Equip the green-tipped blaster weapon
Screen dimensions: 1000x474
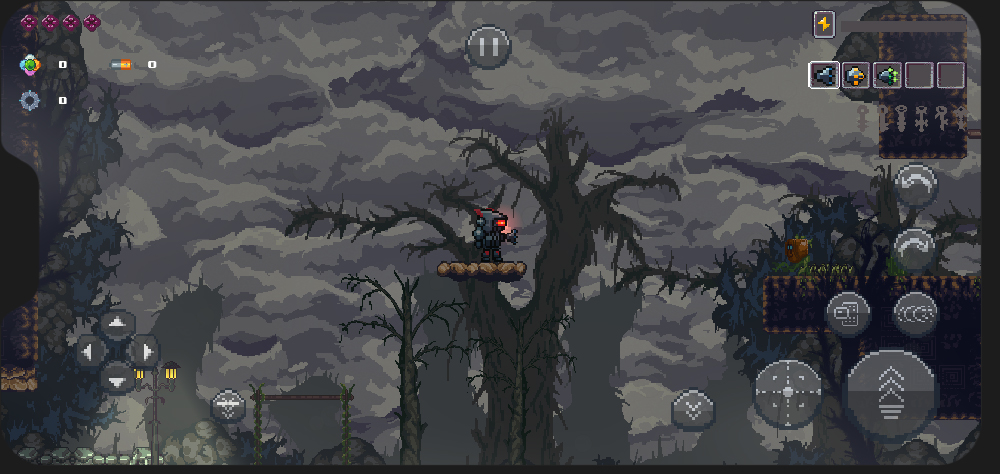tap(886, 75)
